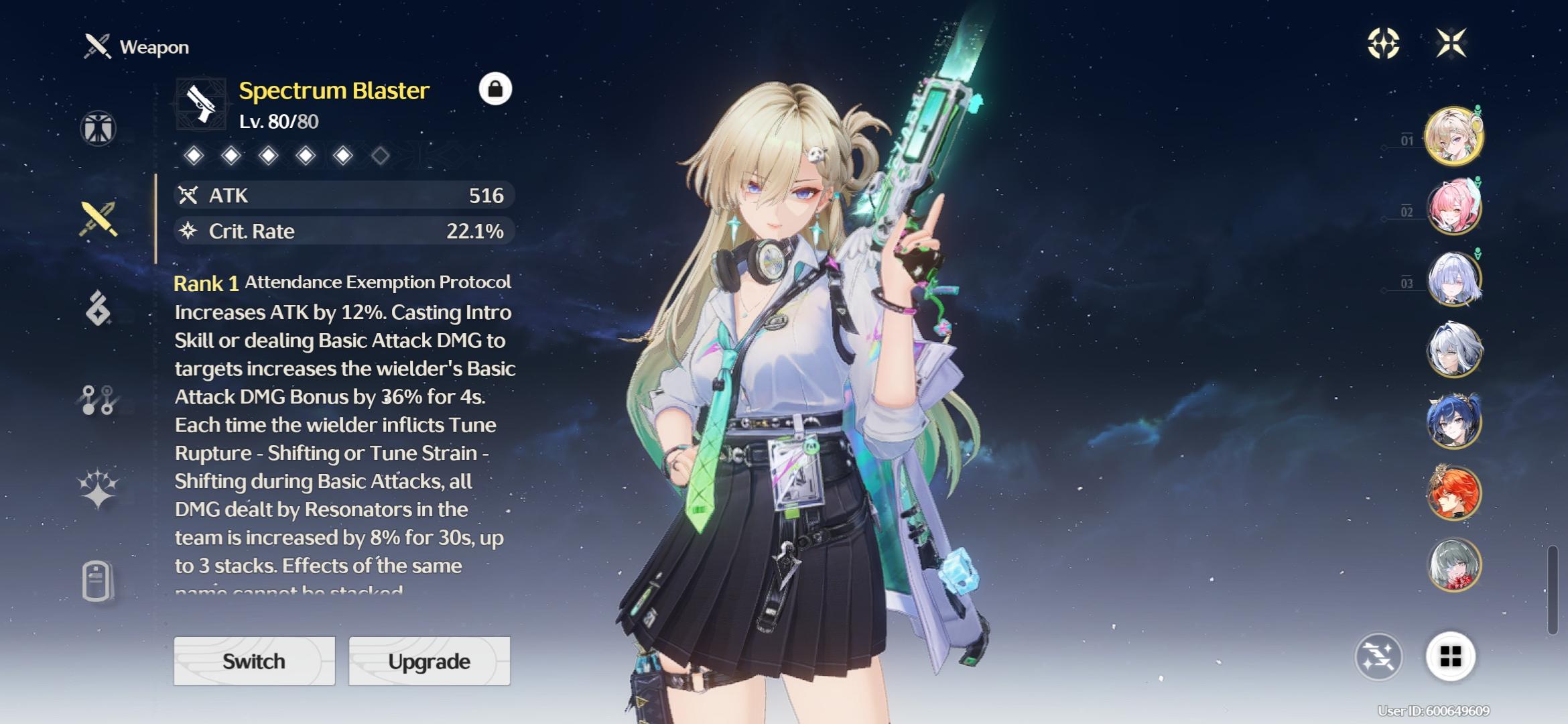Open the grid view of all resonators
This screenshot has height=724, width=1568.
click(x=1450, y=656)
